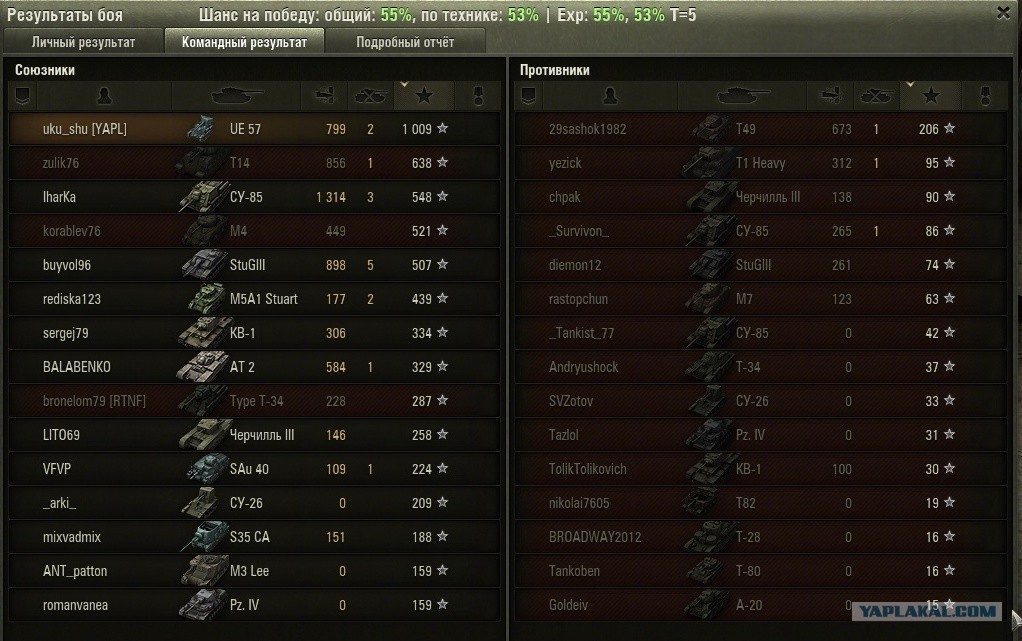Sort enemies by experience star column
This screenshot has height=641, width=1022.
click(x=931, y=96)
